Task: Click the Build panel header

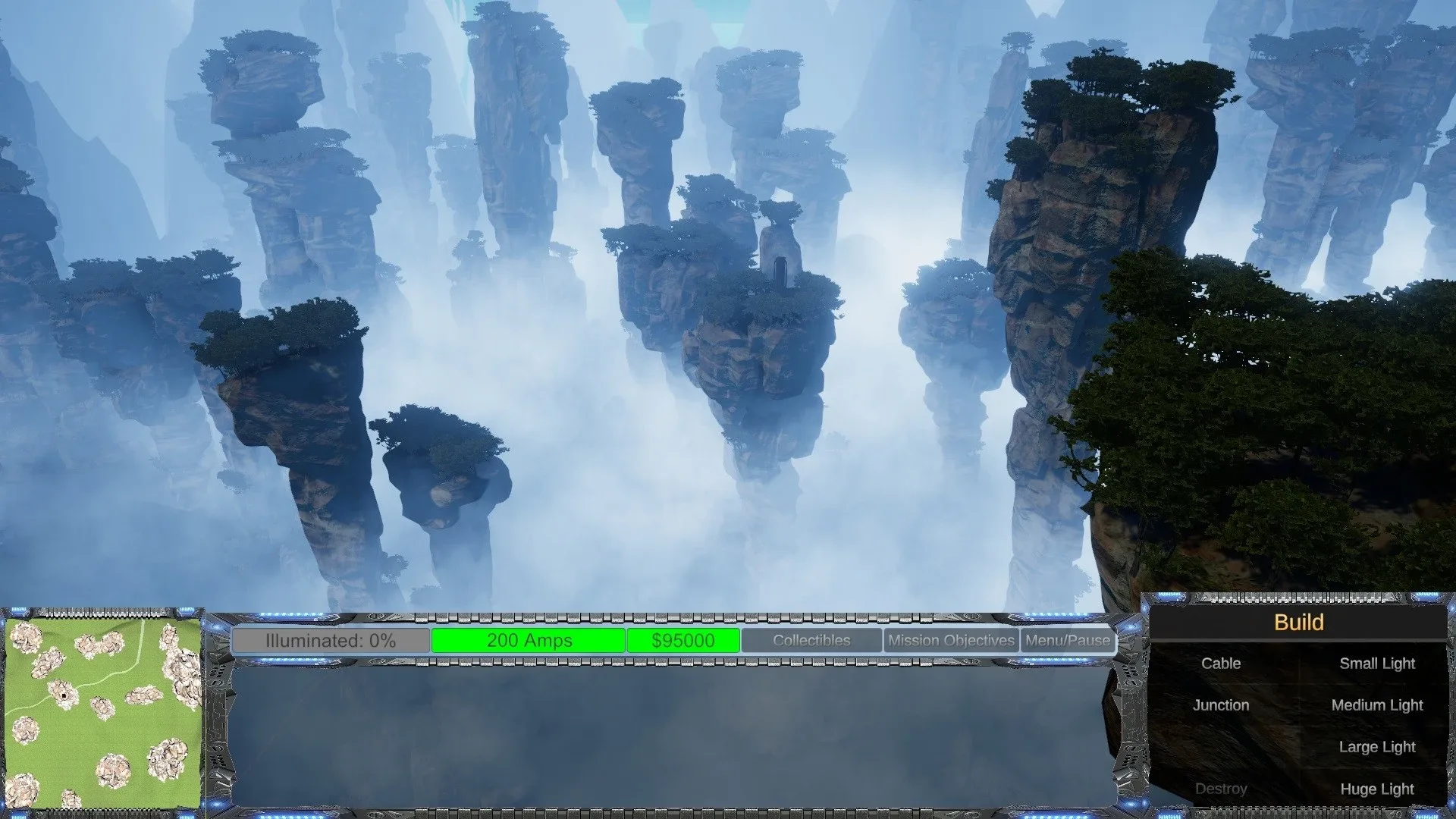Action: pos(1299,622)
